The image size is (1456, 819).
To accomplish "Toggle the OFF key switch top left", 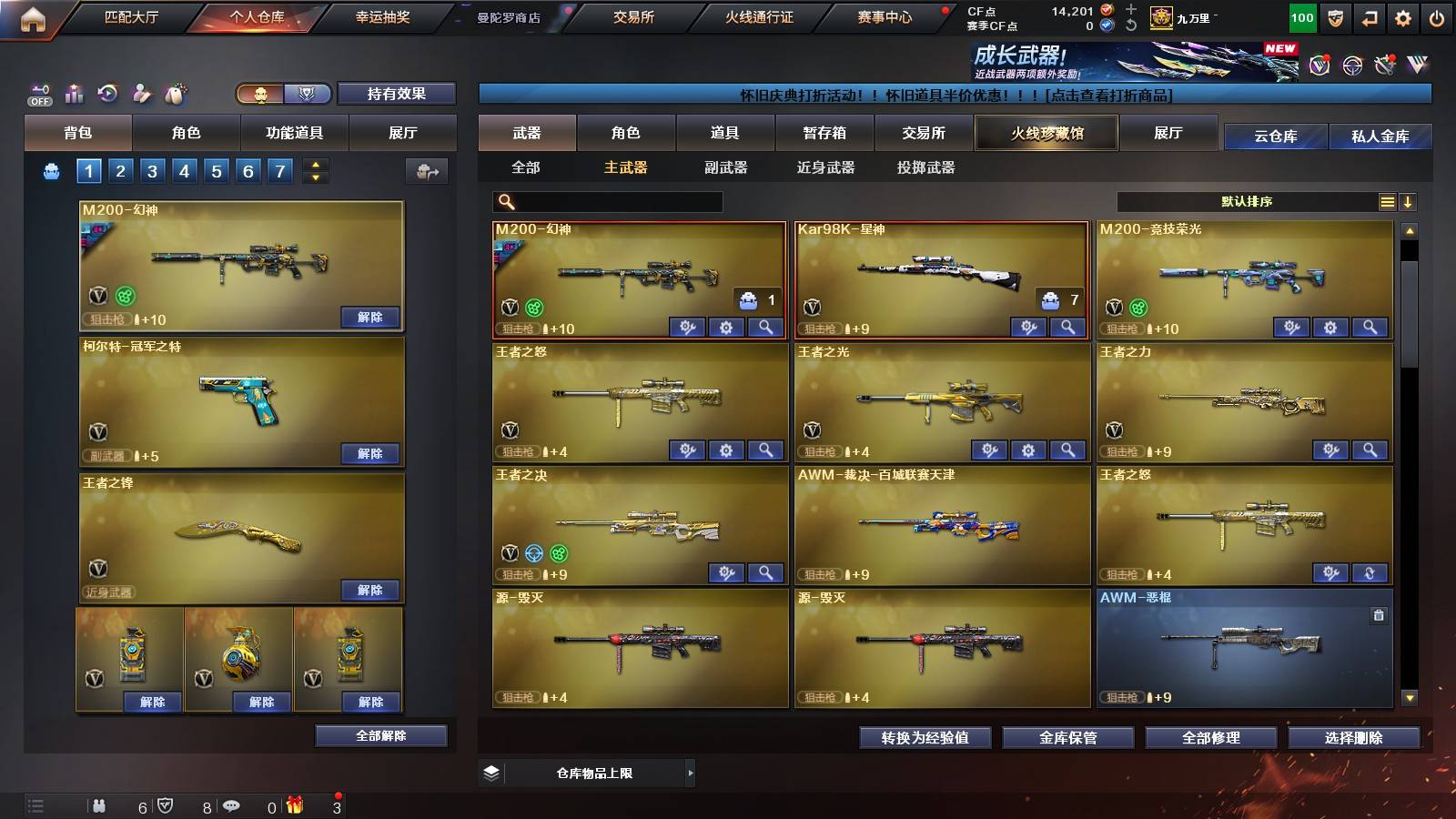I will [38, 95].
